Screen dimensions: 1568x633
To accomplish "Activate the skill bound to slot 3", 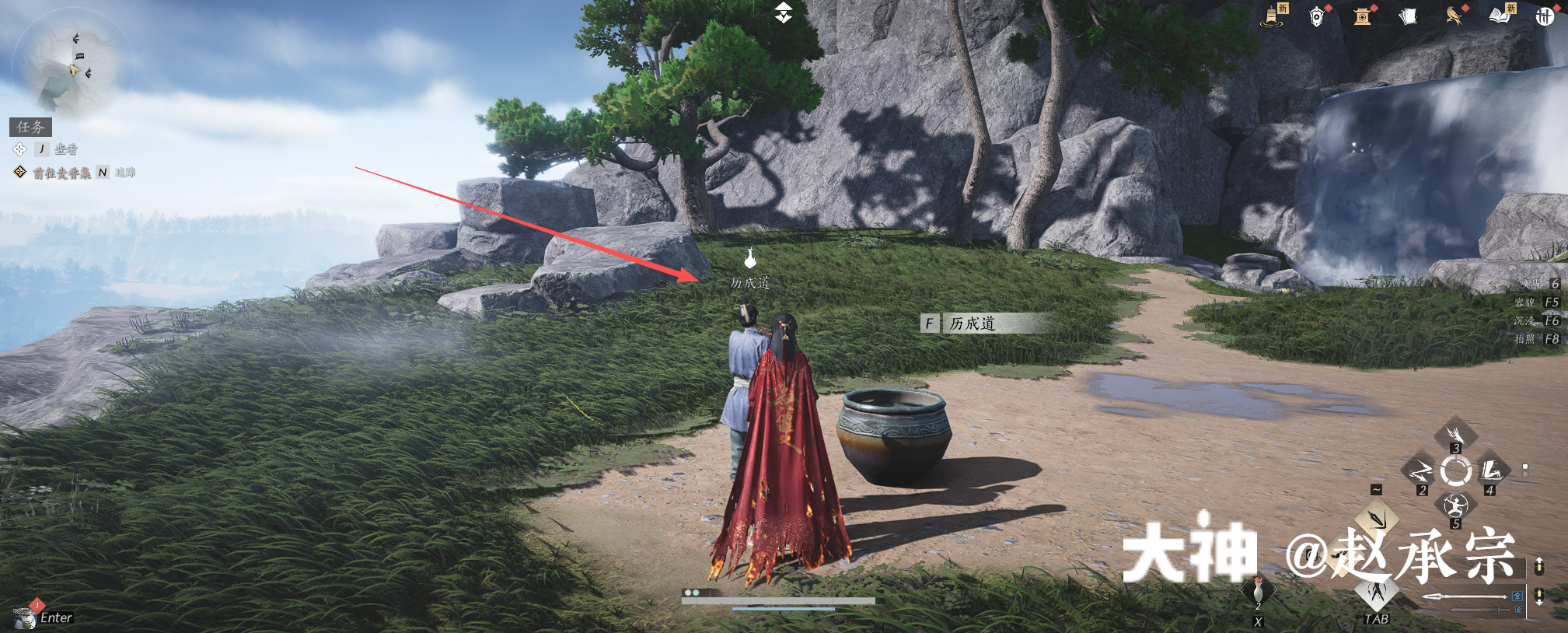I will 1455,435.
